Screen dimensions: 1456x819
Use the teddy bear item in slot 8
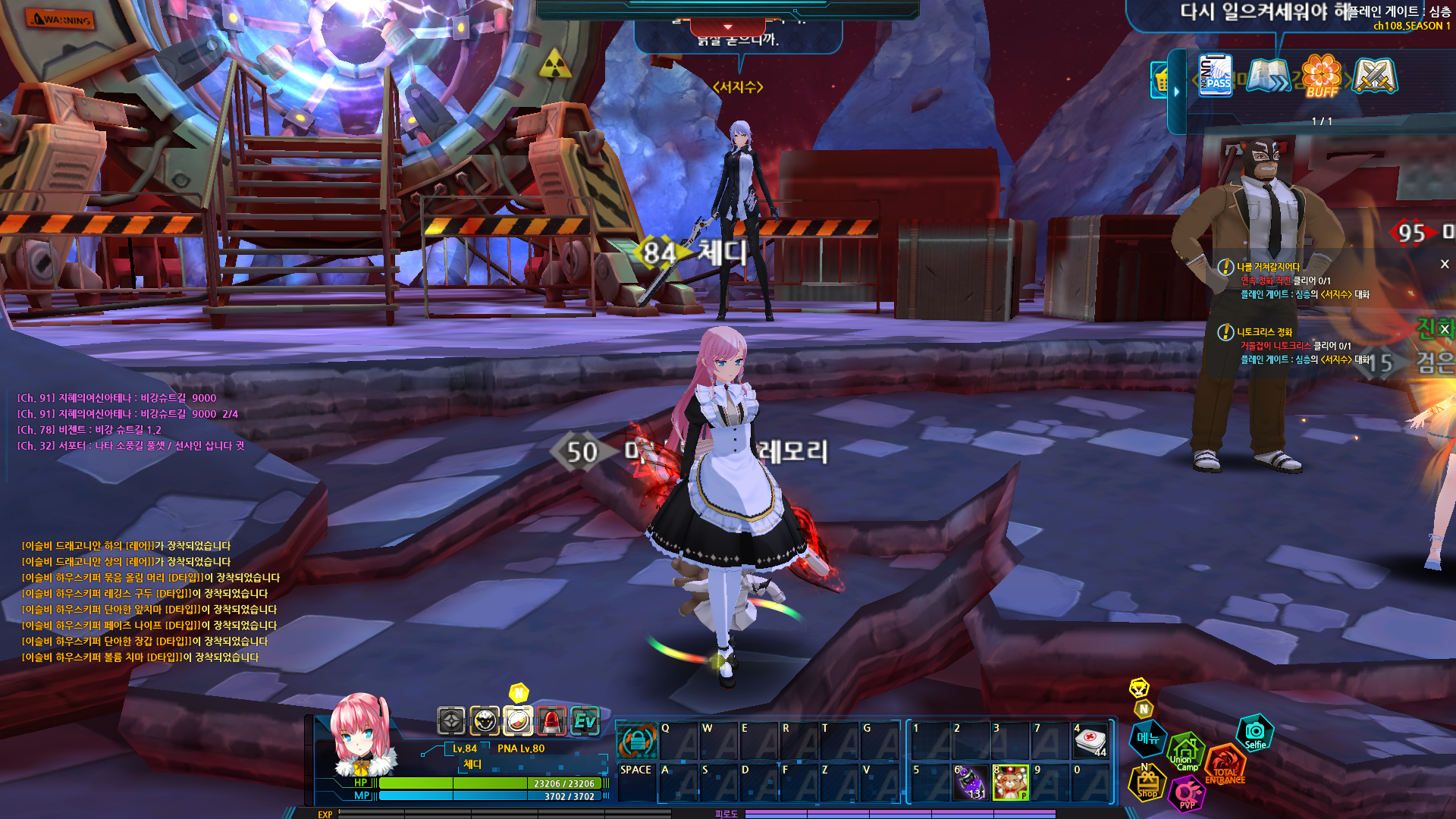pos(1011,783)
